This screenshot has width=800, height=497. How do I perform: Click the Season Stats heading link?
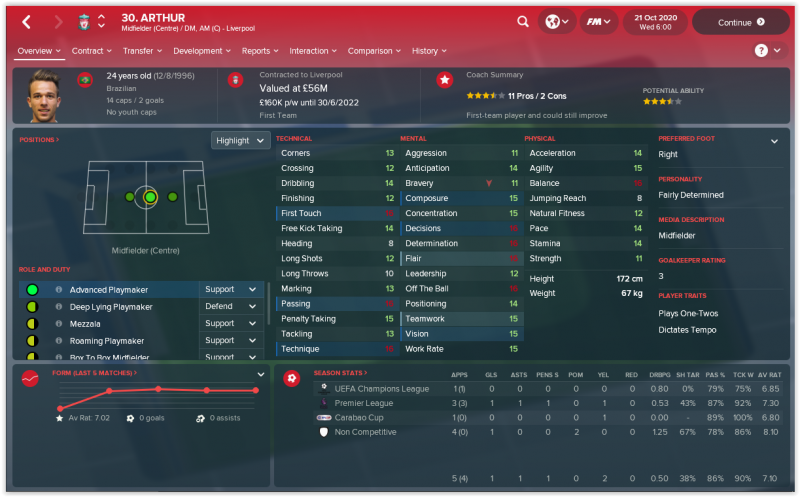pyautogui.click(x=342, y=373)
